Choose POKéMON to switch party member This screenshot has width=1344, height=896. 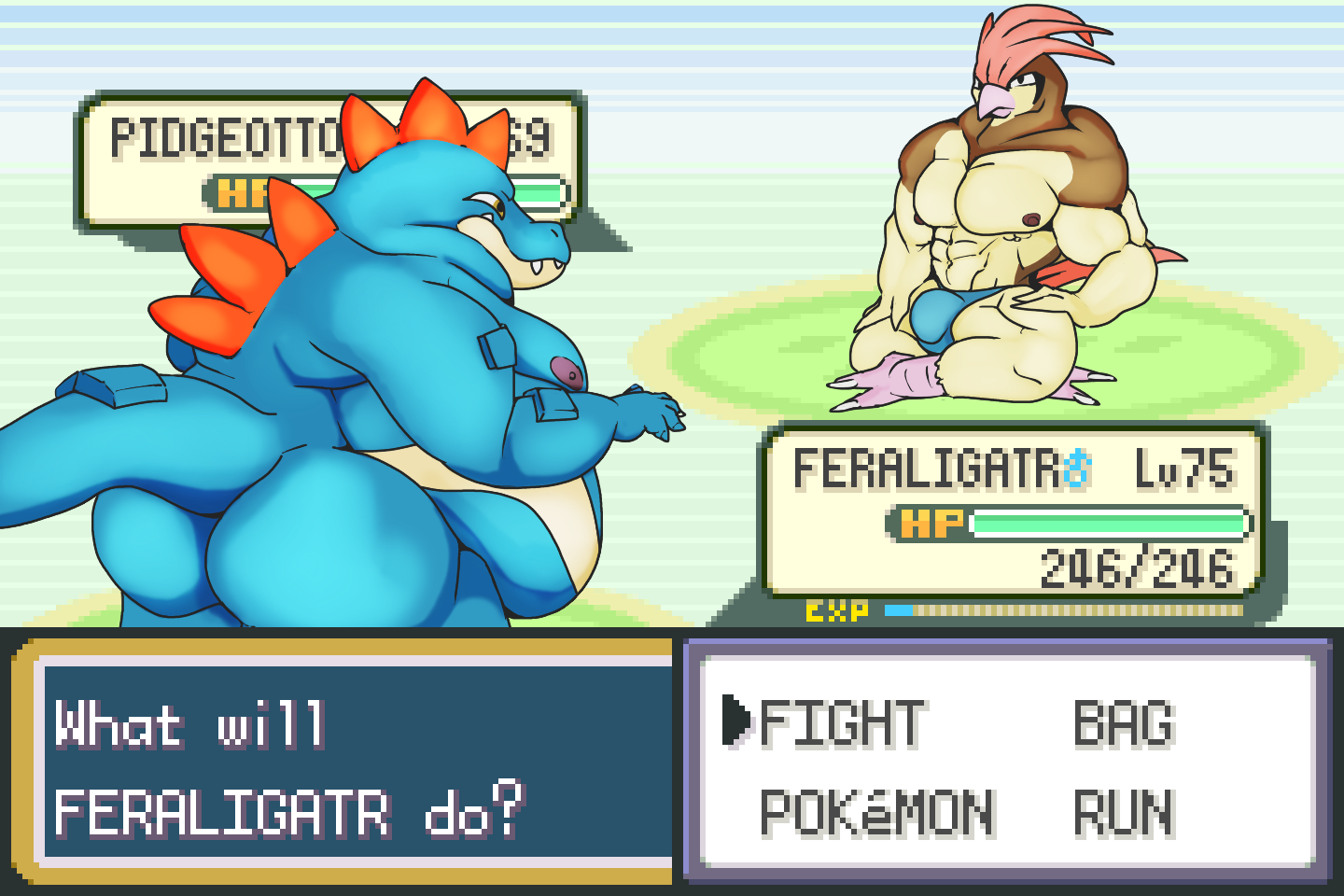[x=876, y=812]
